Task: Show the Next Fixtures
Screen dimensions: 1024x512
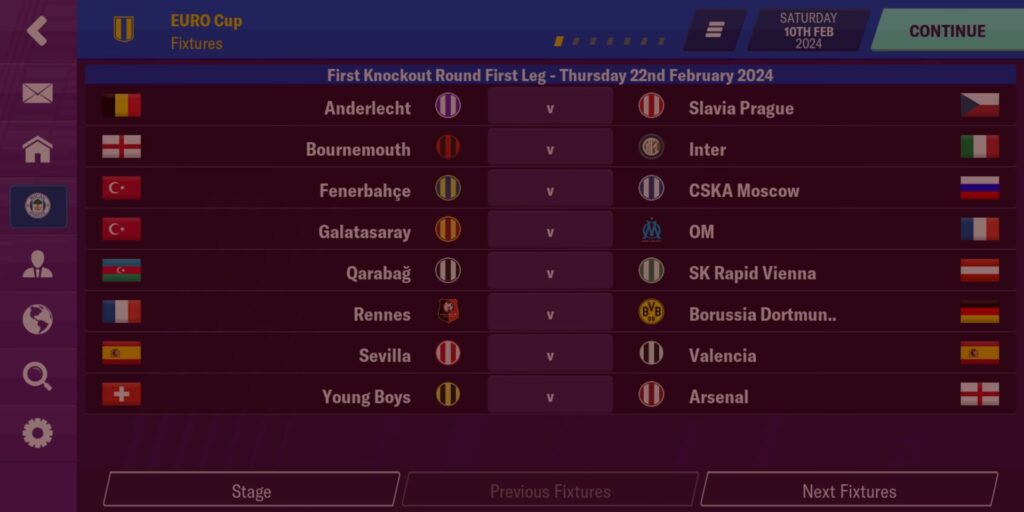Action: point(849,491)
